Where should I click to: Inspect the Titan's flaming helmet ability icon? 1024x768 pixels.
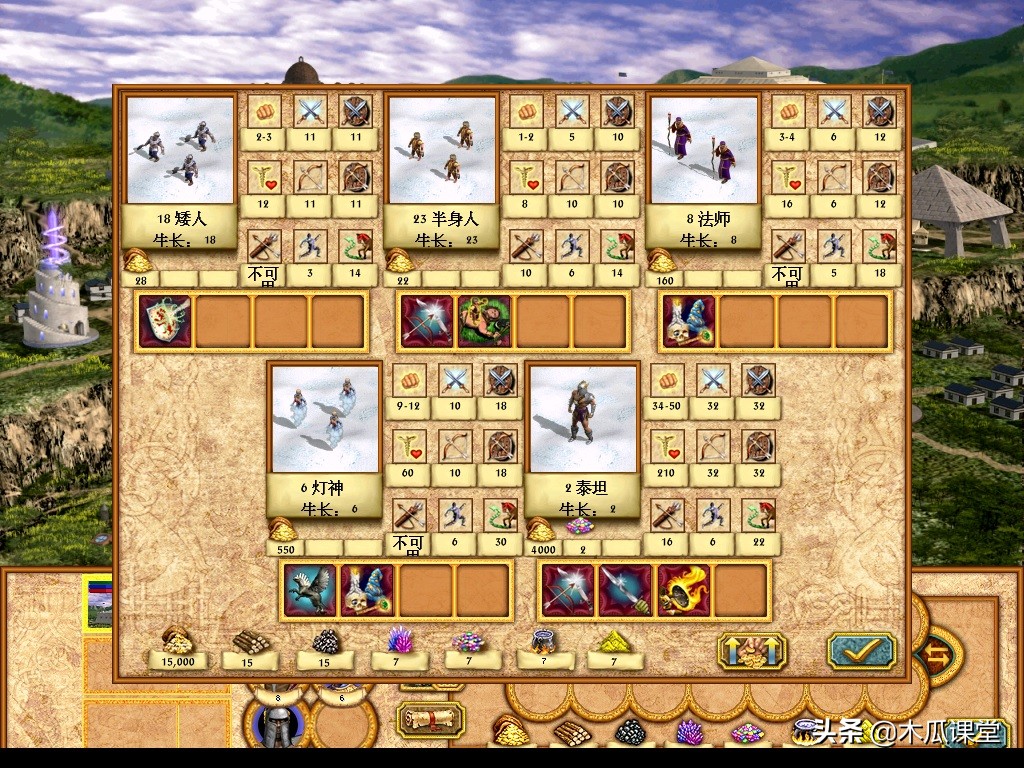tap(684, 590)
